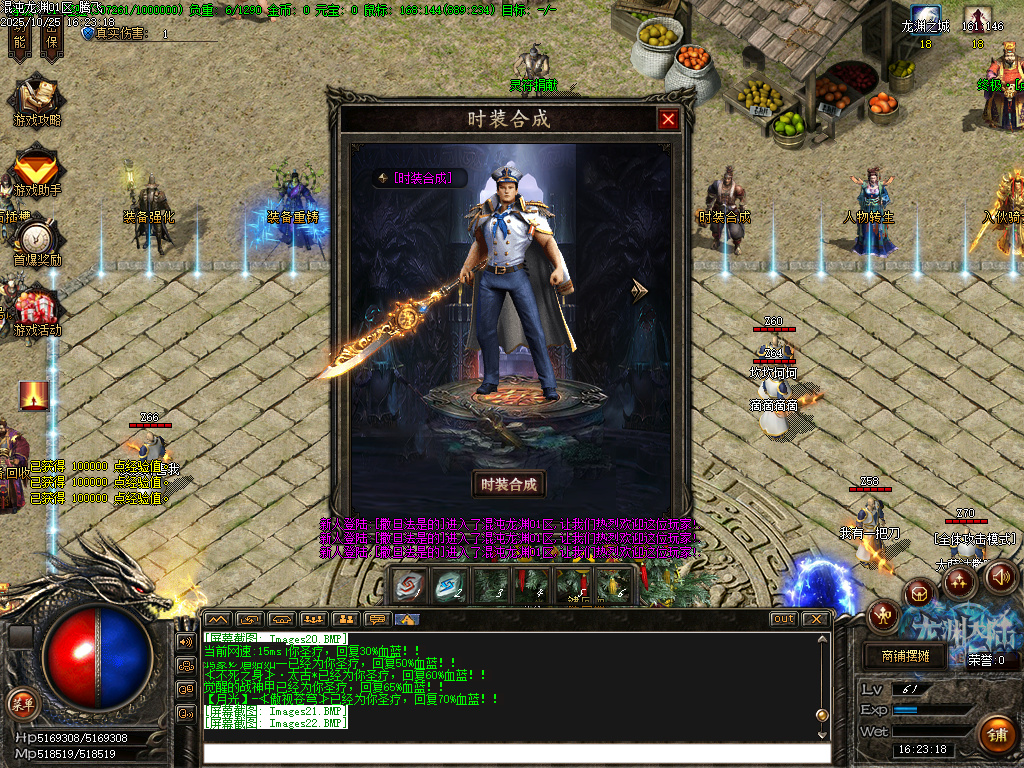Close the 时装合成 window

coord(668,119)
